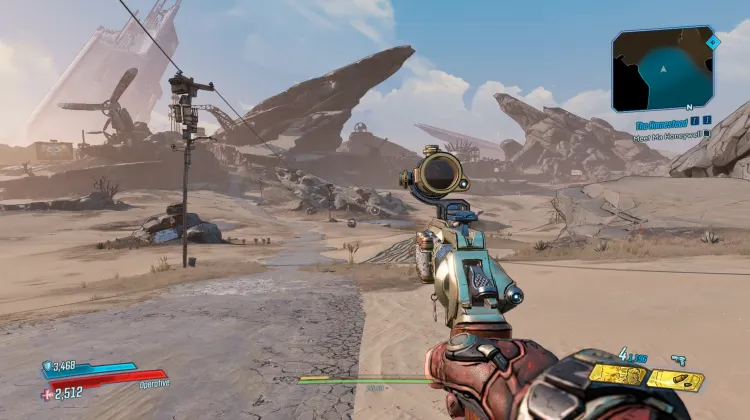Click the Meet Ma Honeywell objective

665,138
